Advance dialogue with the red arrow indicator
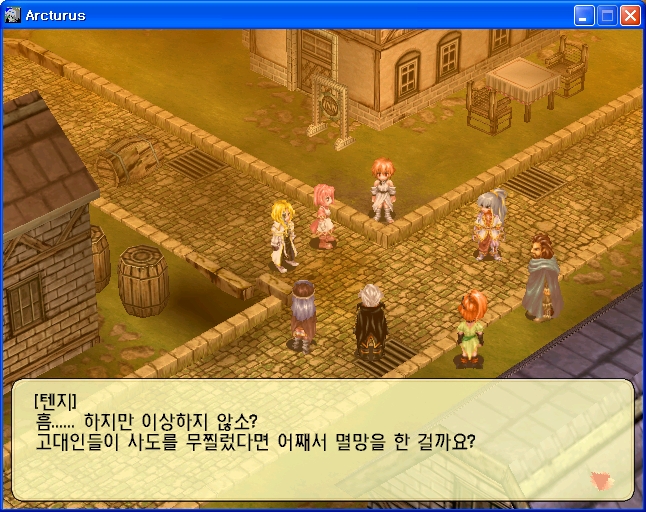646x512 pixels. (600, 480)
